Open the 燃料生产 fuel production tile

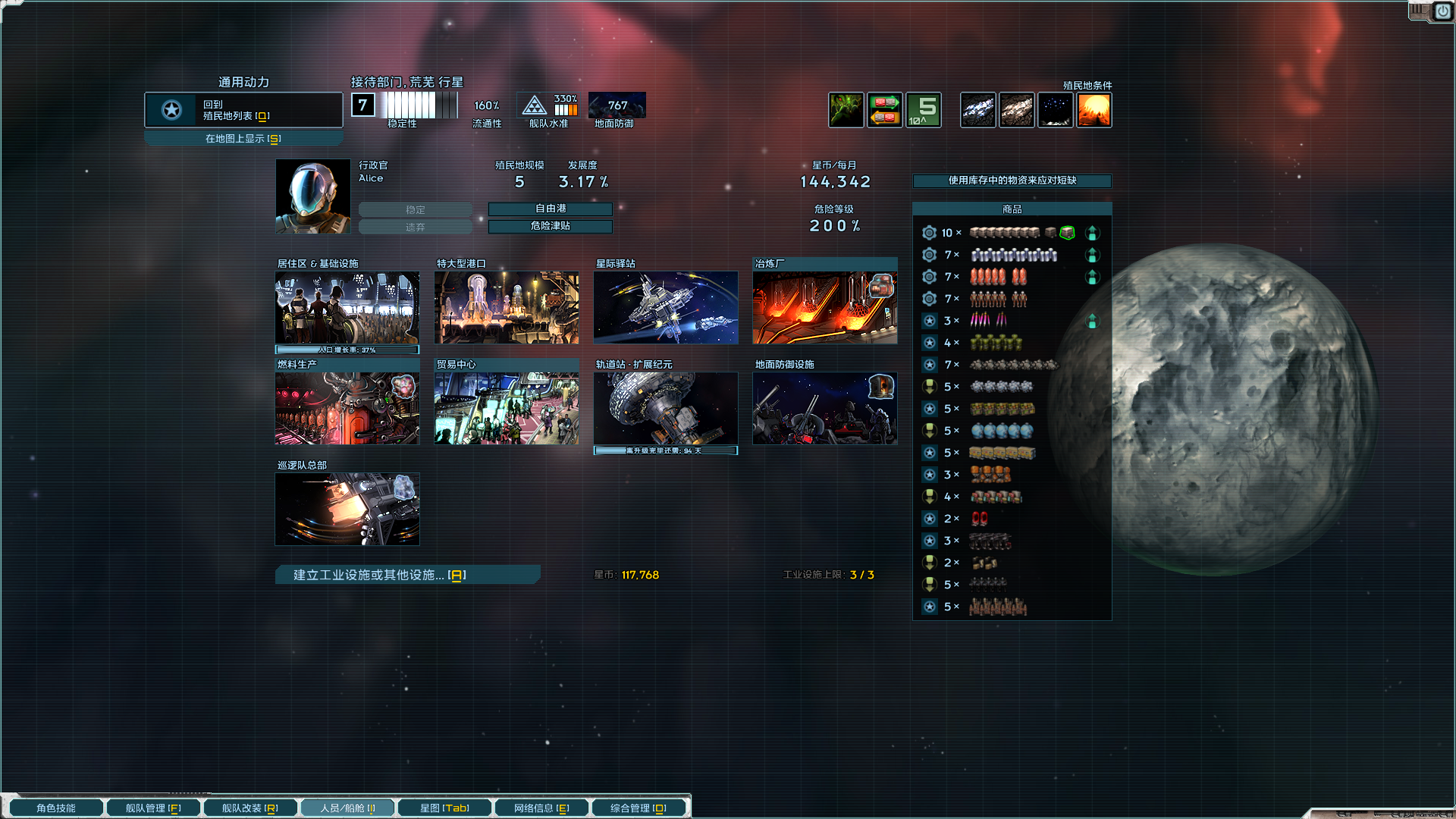tap(347, 408)
